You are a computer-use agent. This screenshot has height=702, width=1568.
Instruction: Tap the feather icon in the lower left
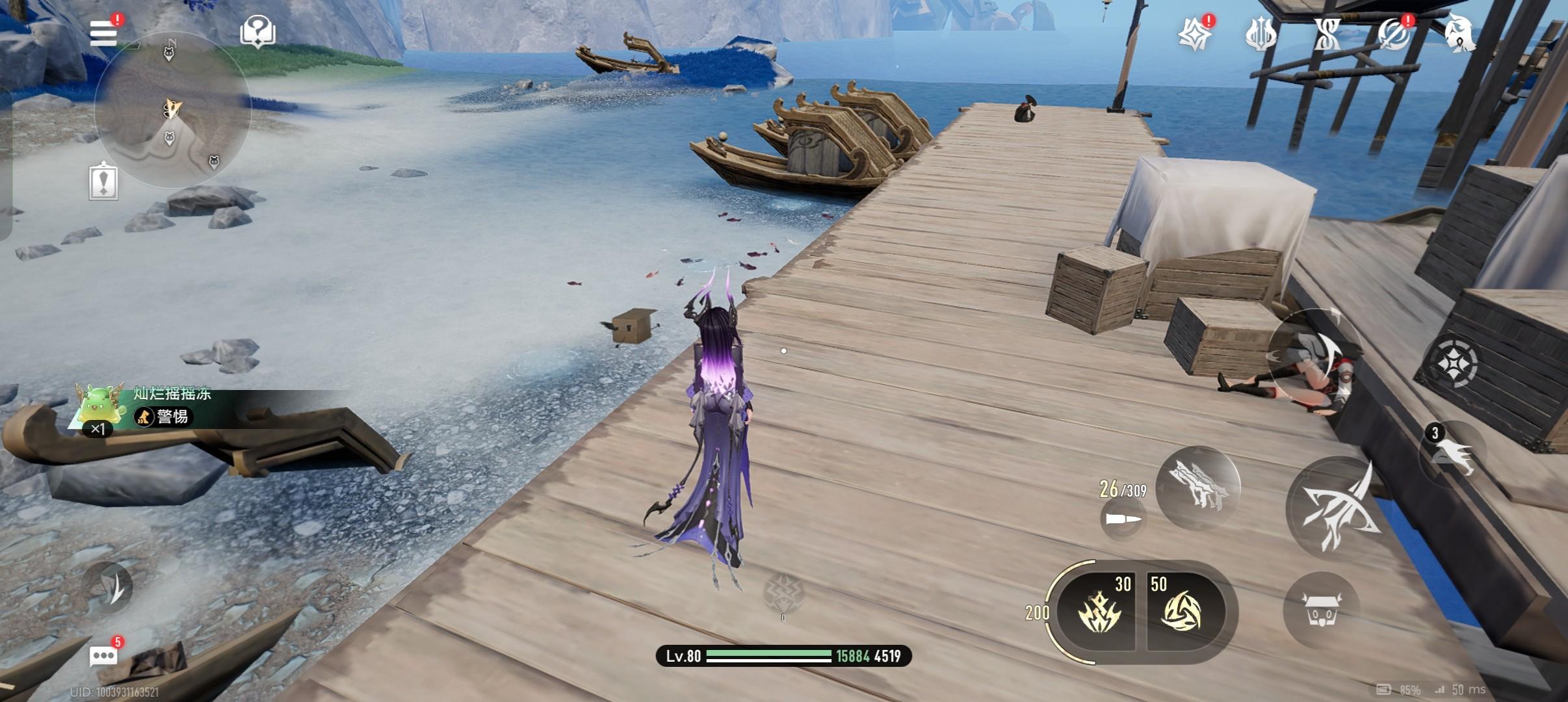coord(109,586)
